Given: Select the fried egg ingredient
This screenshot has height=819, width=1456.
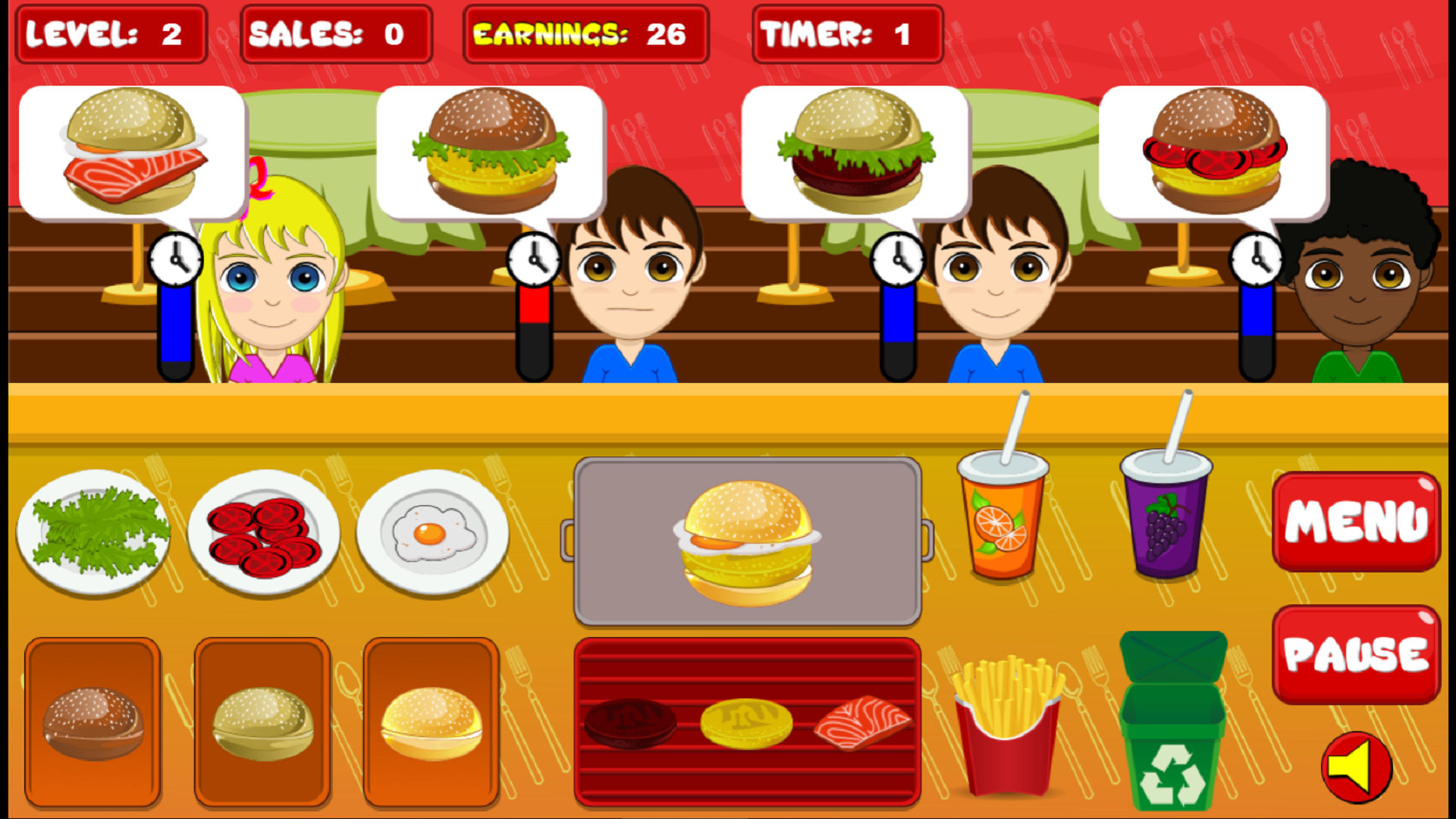Looking at the screenshot, I should click(432, 531).
